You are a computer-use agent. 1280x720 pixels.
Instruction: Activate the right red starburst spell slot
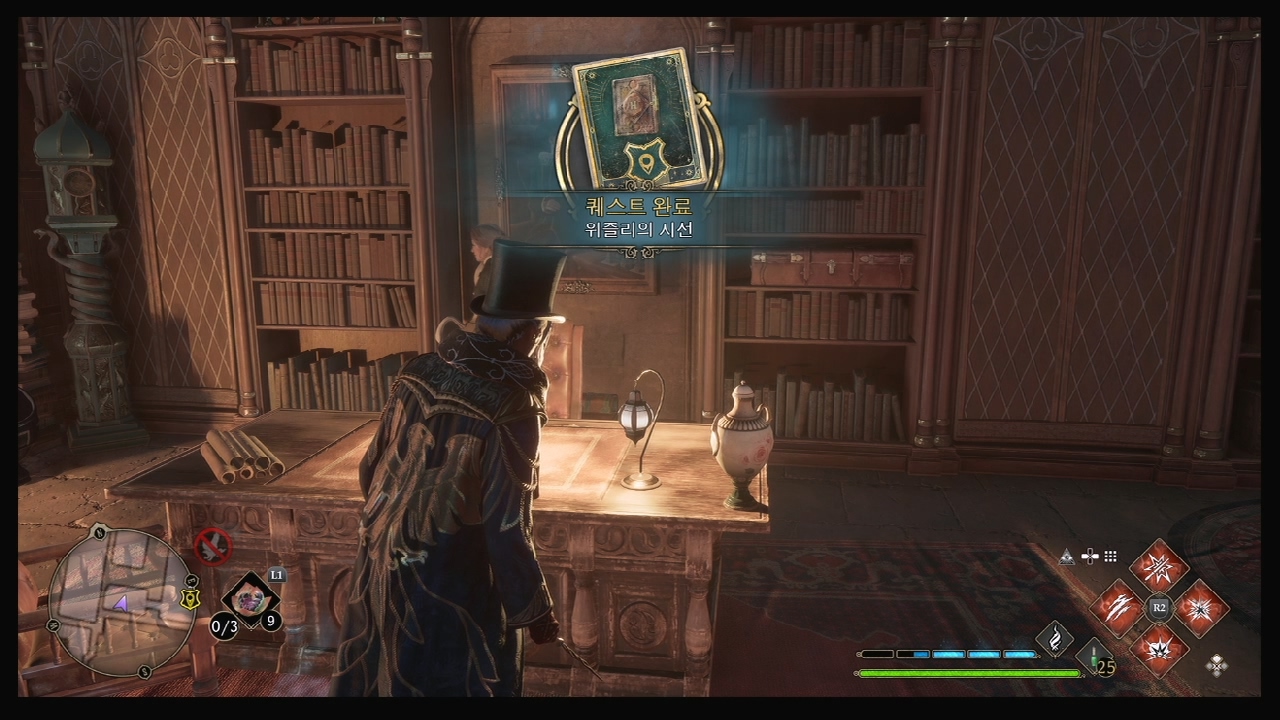[x=1200, y=607]
